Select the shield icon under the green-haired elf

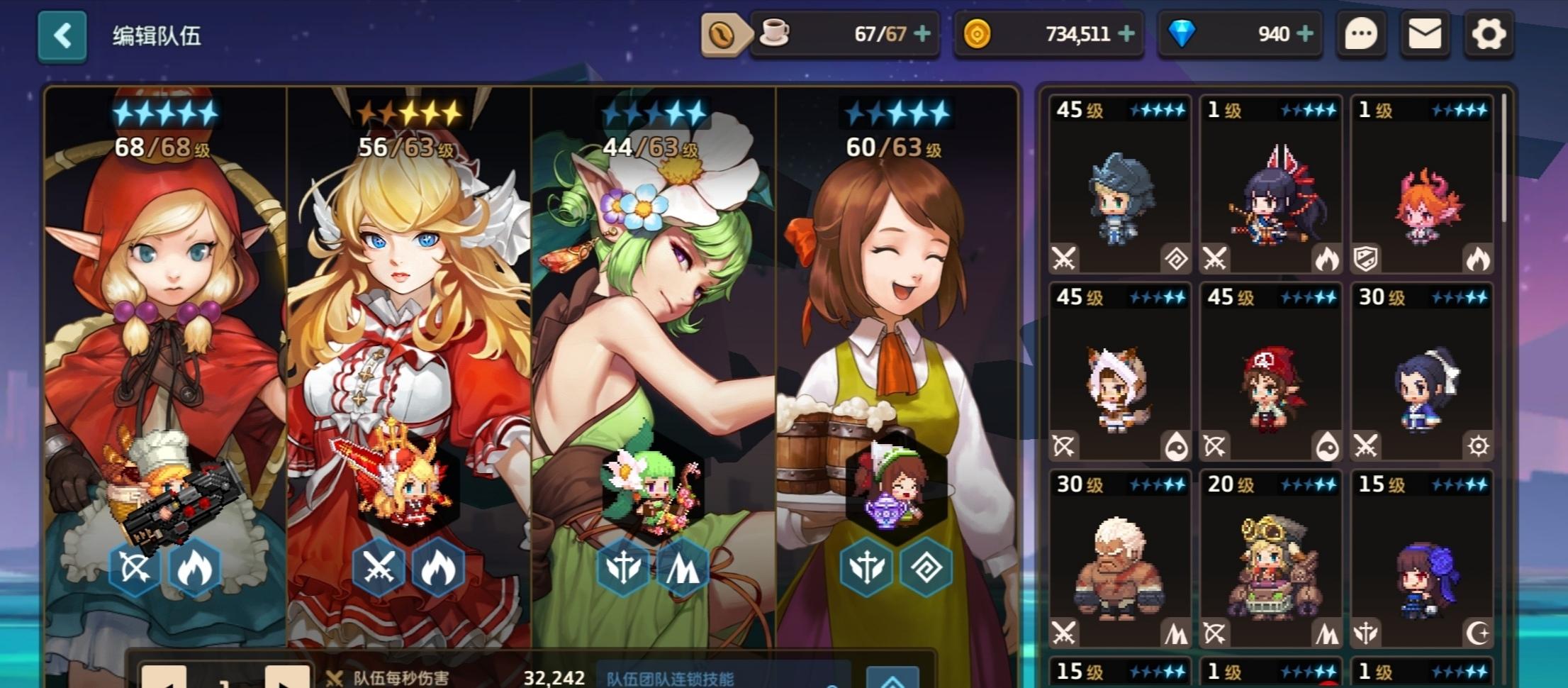623,567
